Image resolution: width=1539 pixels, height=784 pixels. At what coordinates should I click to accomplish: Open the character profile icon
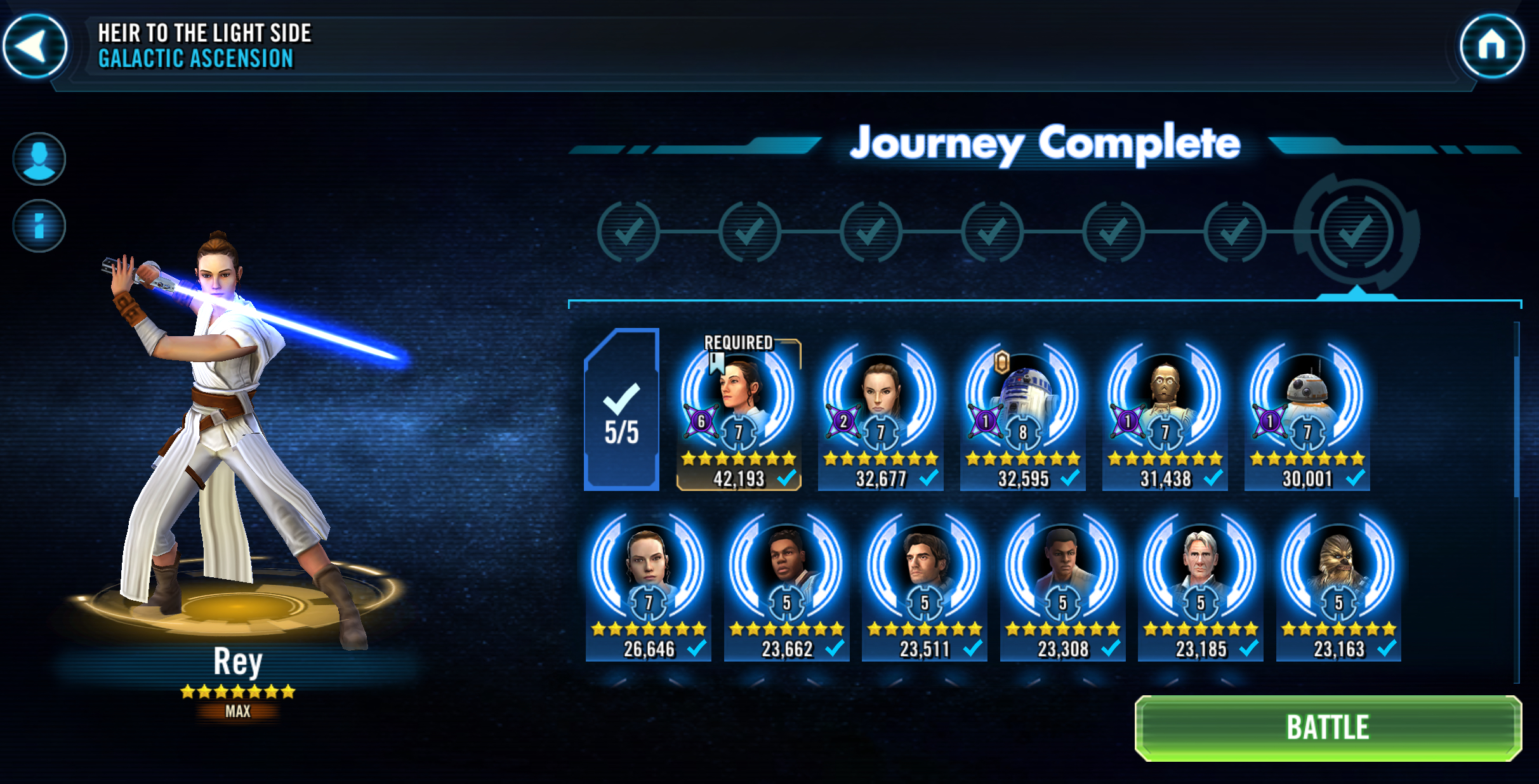[39, 159]
